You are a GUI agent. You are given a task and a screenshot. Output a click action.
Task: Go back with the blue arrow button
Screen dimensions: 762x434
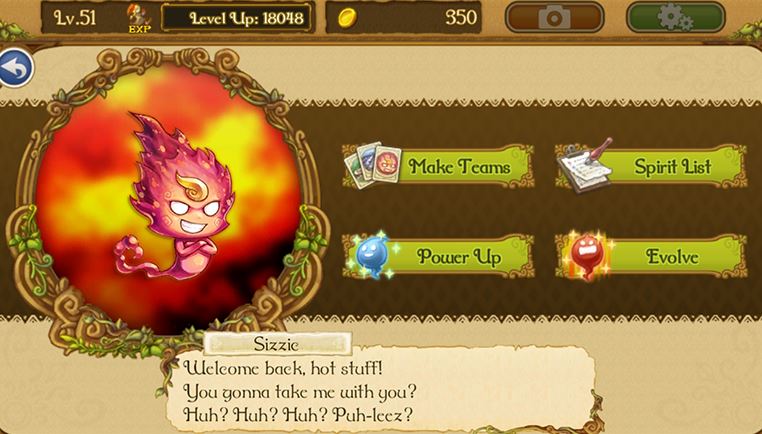coord(14,66)
